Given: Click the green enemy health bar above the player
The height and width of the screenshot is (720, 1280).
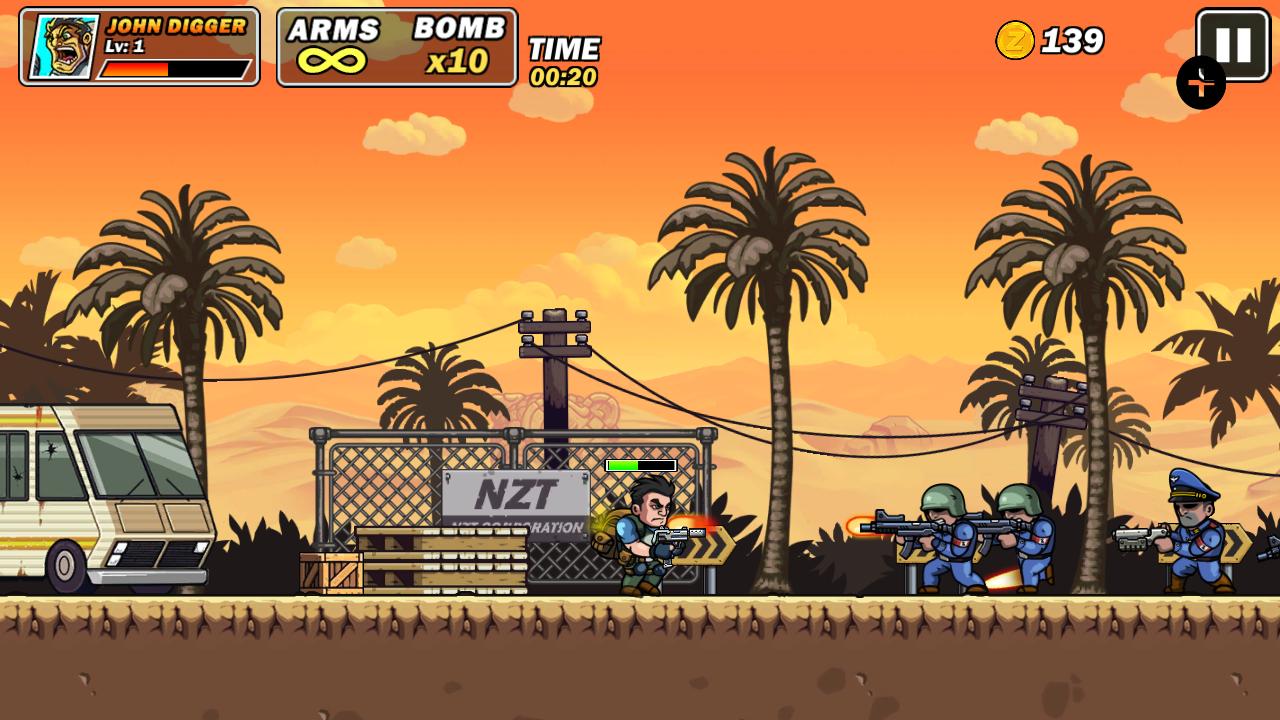Looking at the screenshot, I should tap(640, 463).
